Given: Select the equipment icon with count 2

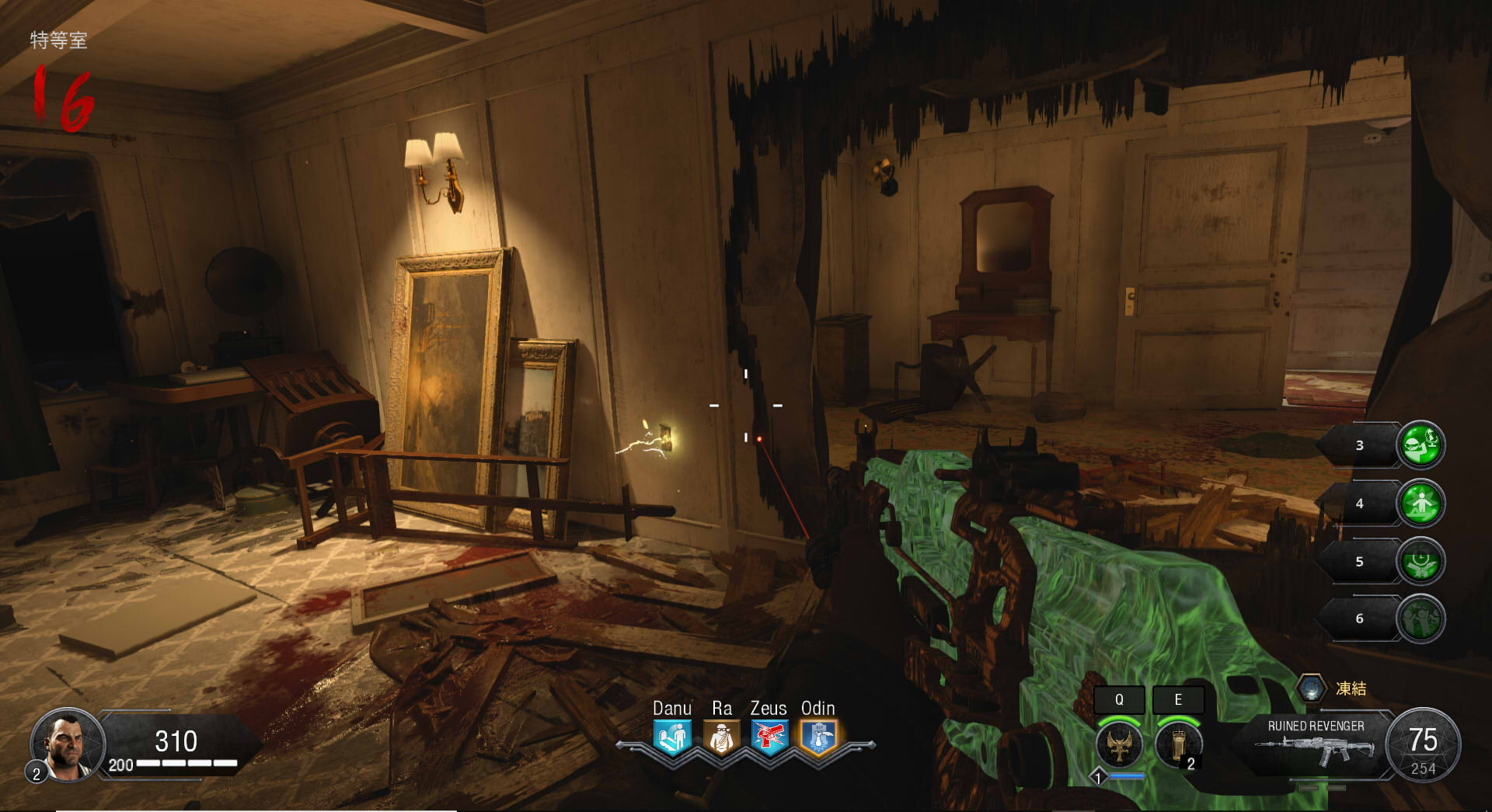Looking at the screenshot, I should [1178, 744].
